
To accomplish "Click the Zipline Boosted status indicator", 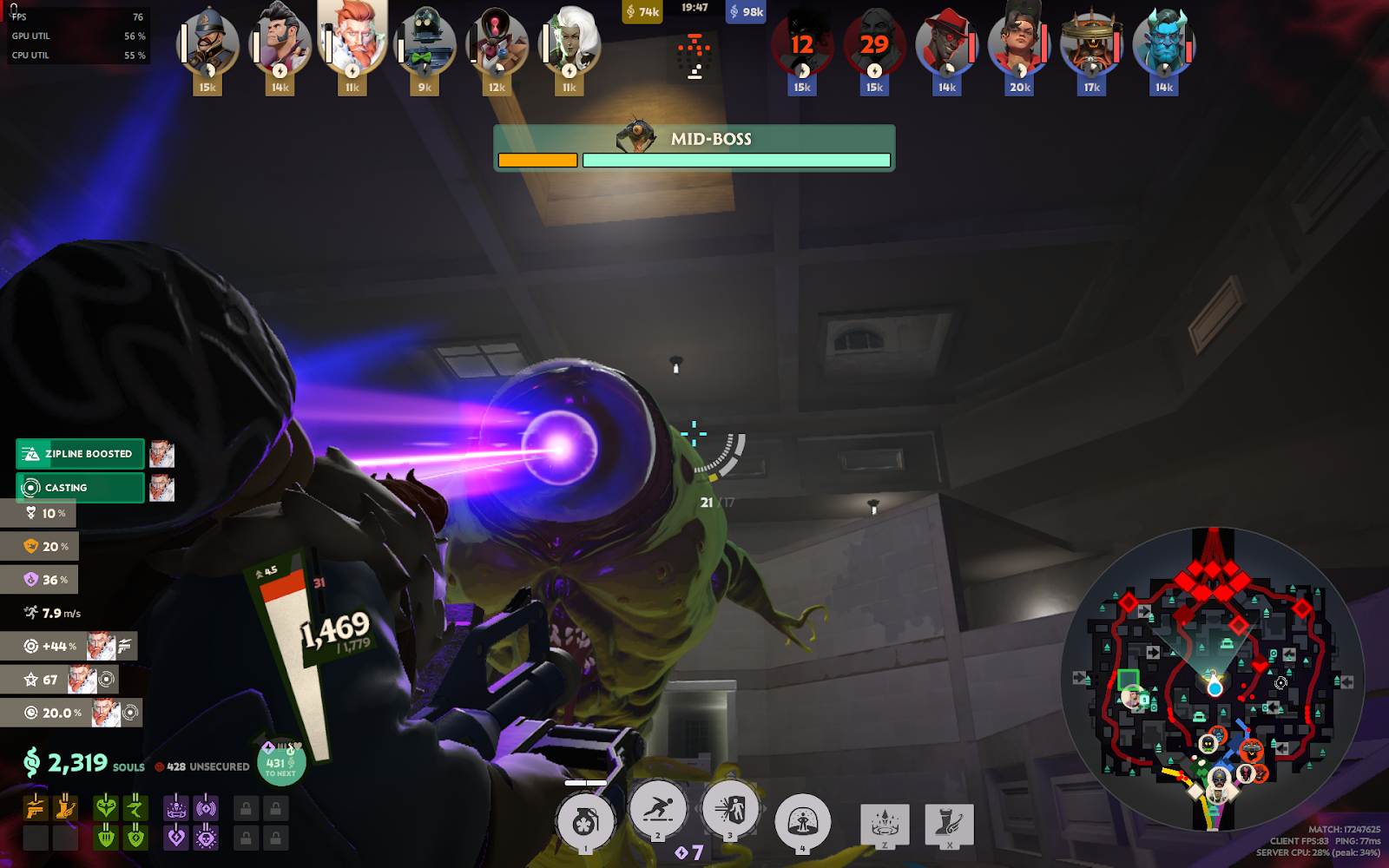I will (x=81, y=454).
